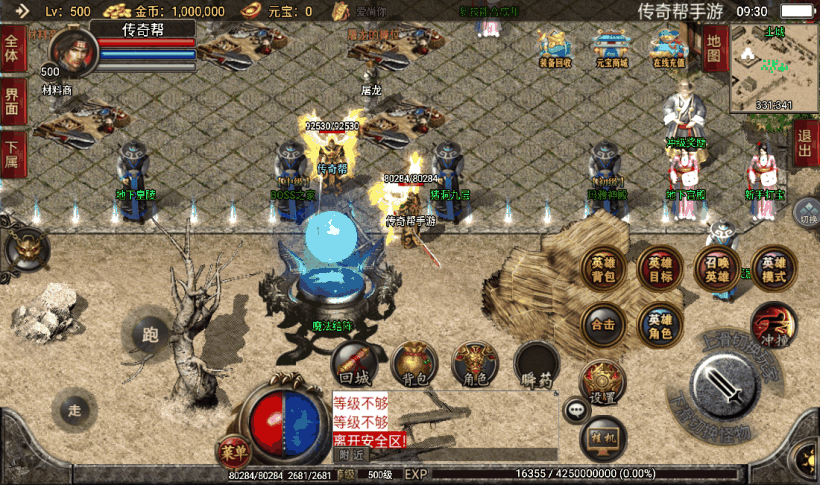Open the 地图 map button
Viewport: 820px width, 485px height.
pyautogui.click(x=713, y=48)
